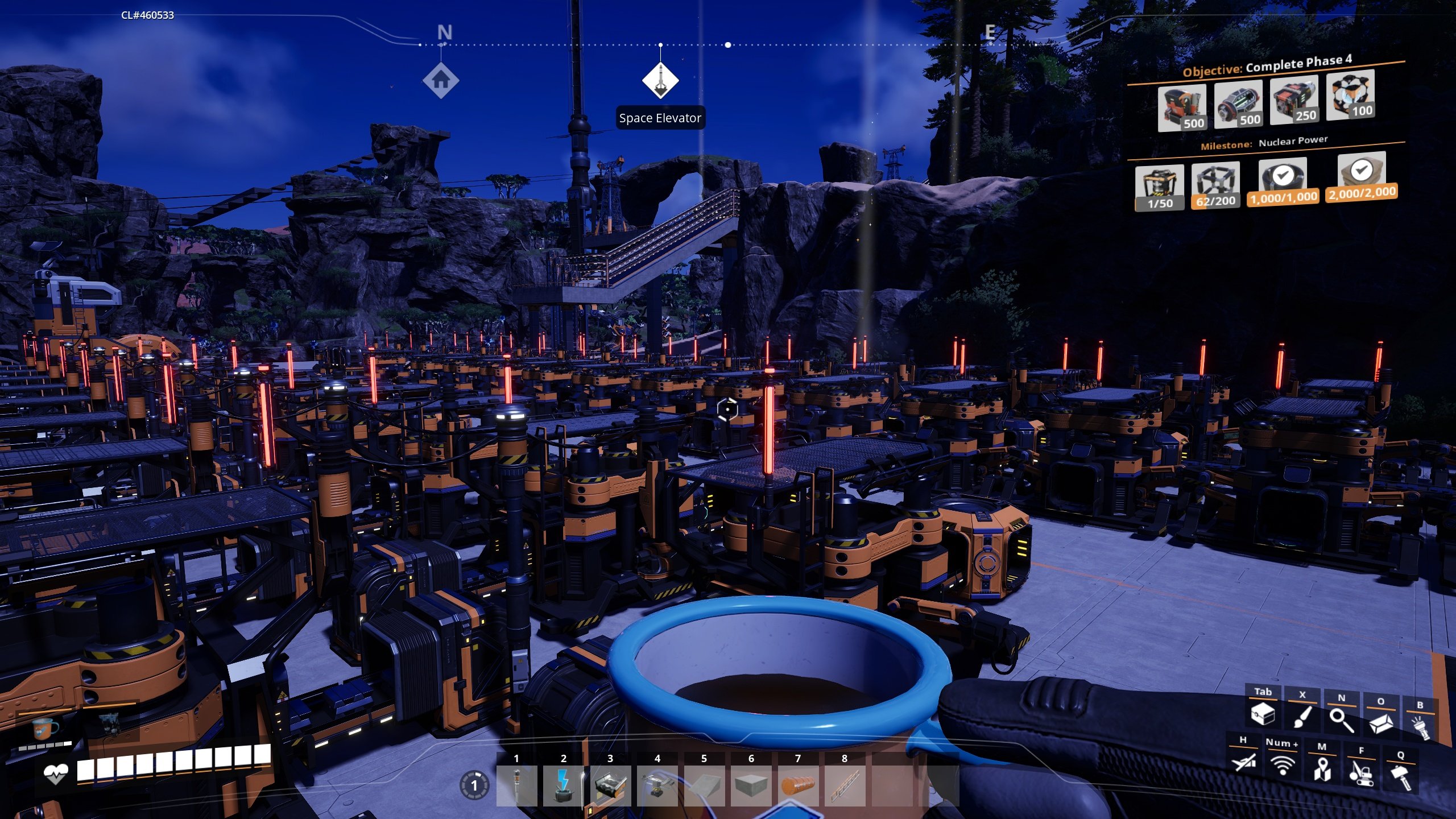This screenshot has width=1456, height=819.
Task: Select the customizer paintbrush icon
Action: (1304, 719)
